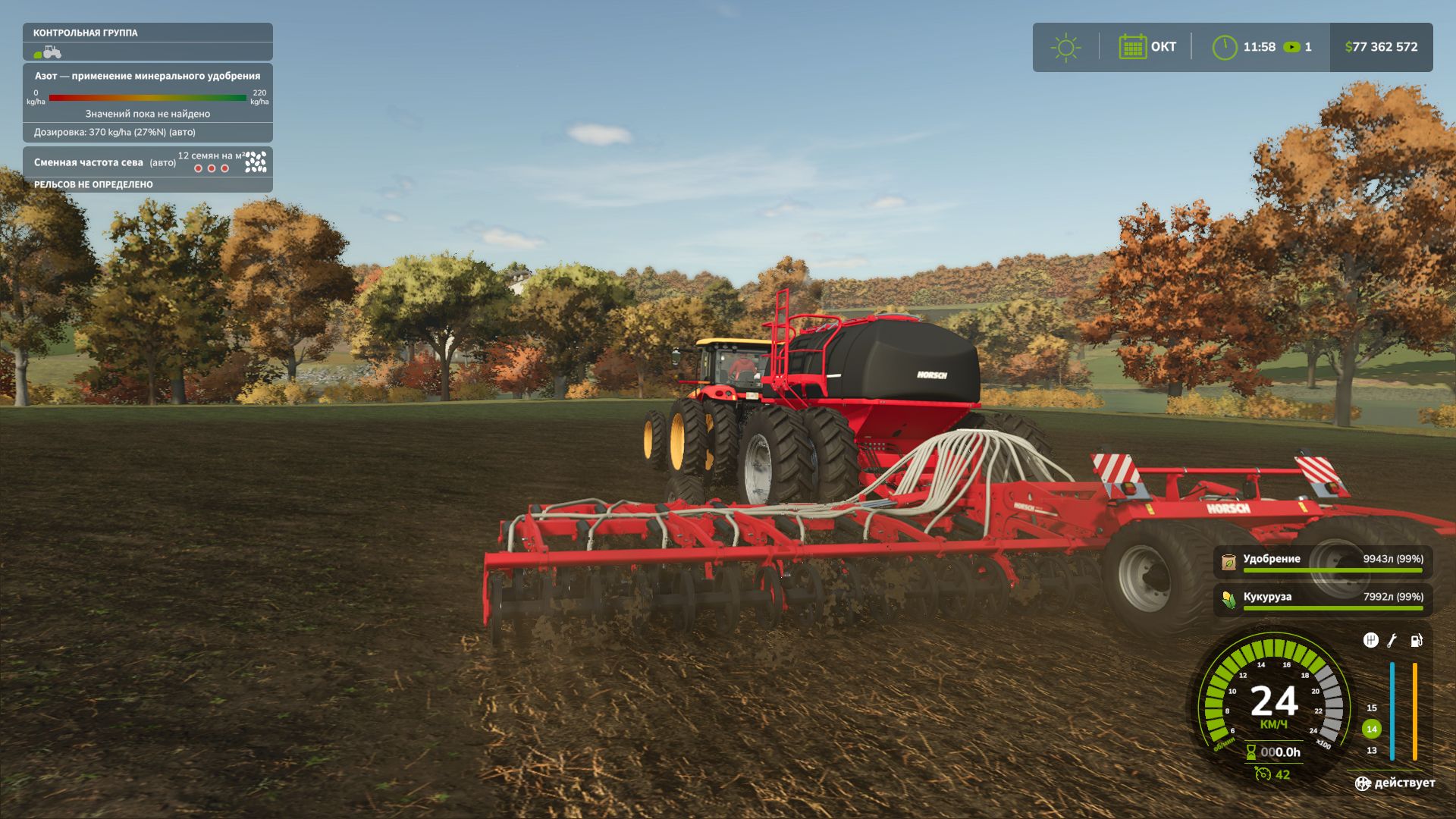Viewport: 1456px width, 819px height.
Task: Select the Удобрение fertilizer fill entry
Action: 1323,561
